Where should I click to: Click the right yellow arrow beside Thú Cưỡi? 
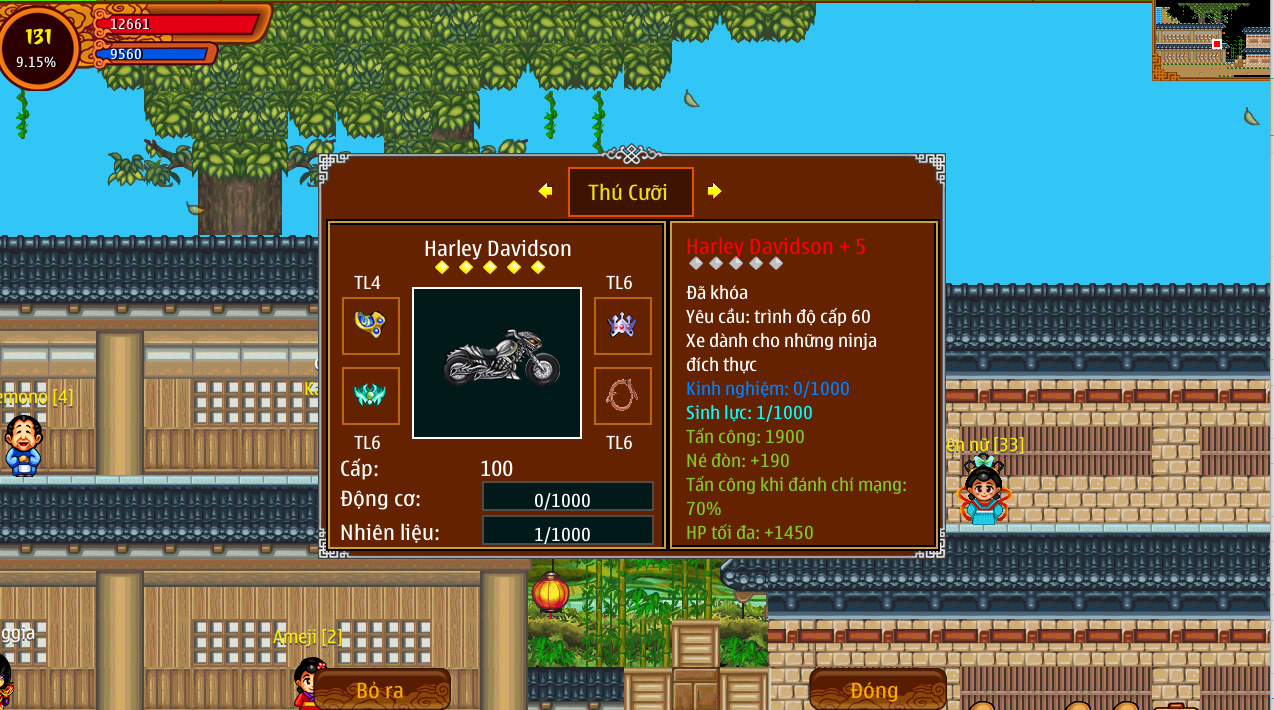click(714, 191)
